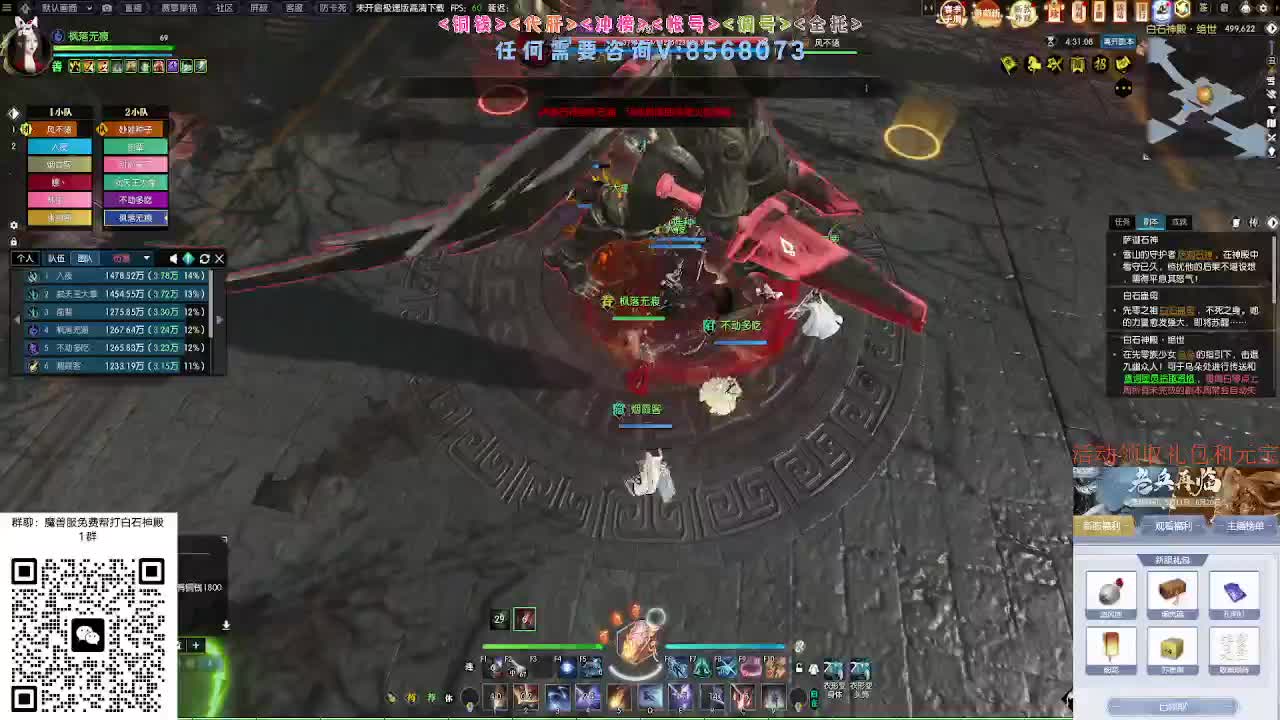Click the speaker icon on the damage meter
This screenshot has height=720, width=1280.
[x=172, y=258]
